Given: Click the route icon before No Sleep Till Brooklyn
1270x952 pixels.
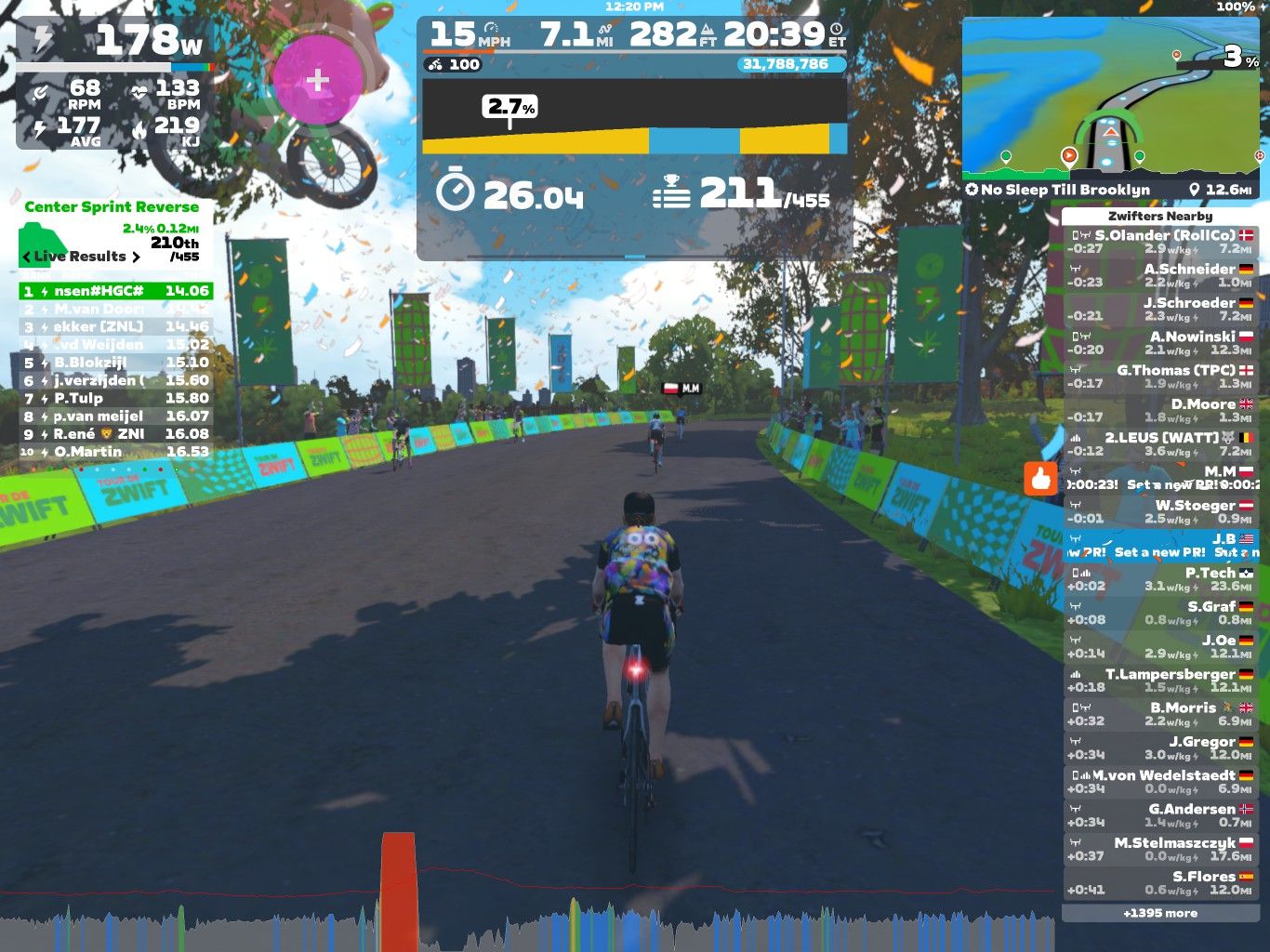Looking at the screenshot, I should click(974, 190).
